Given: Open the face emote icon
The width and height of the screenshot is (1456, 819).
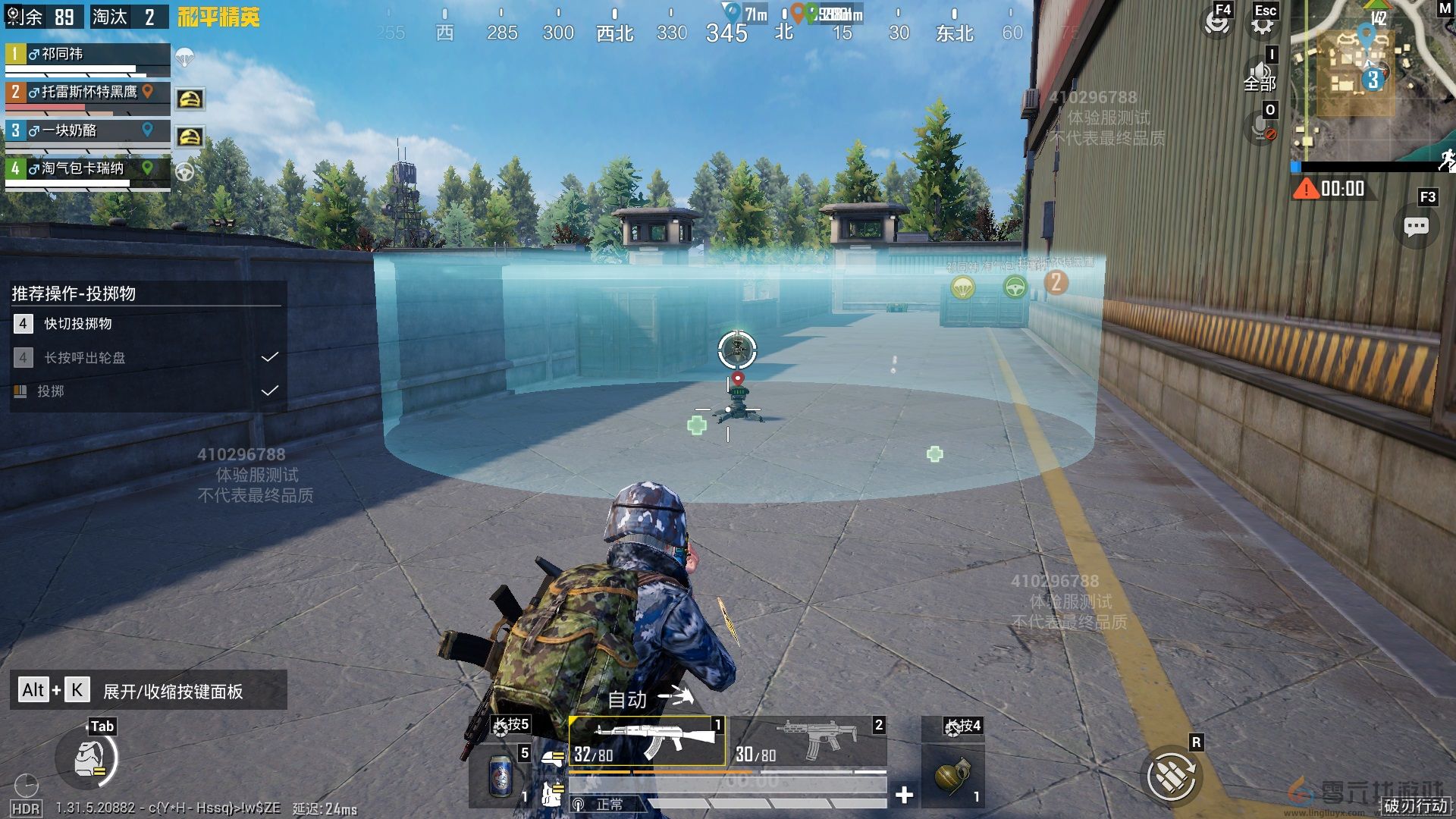Looking at the screenshot, I should coord(1217,23).
